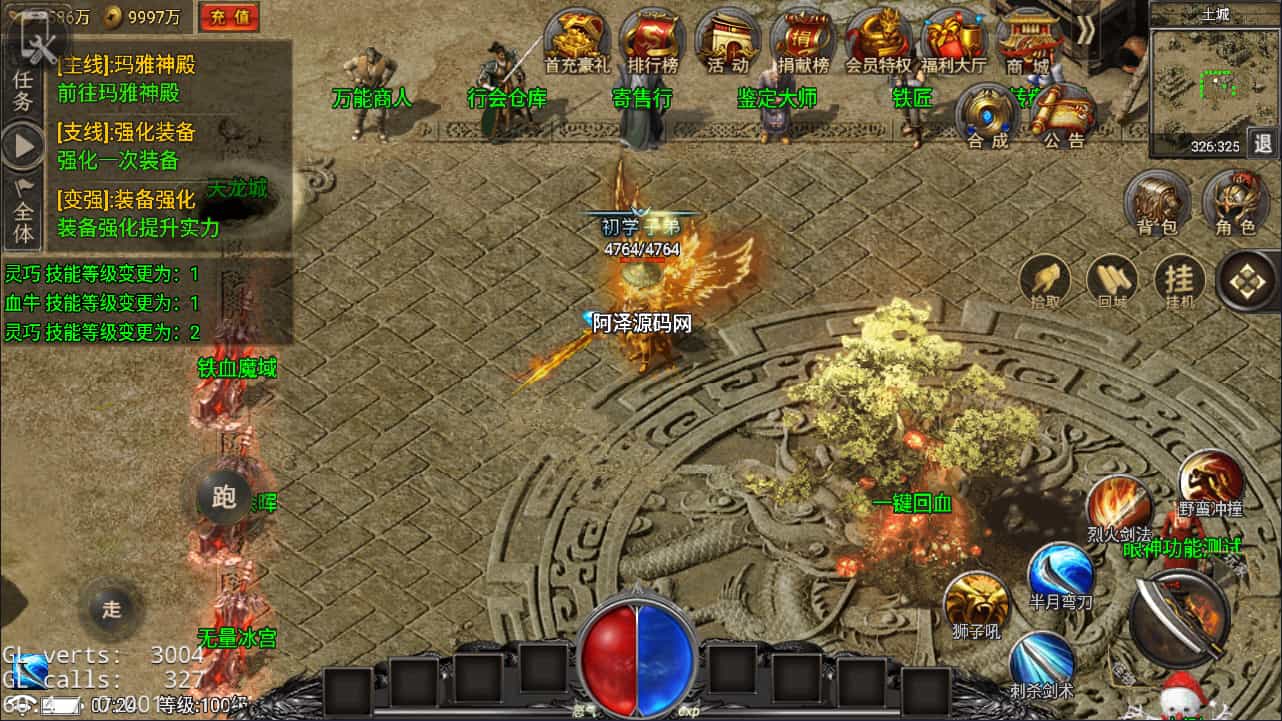Image resolution: width=1282 pixels, height=721 pixels.
Task: Open the 商城 shop icon
Action: [x=1029, y=40]
